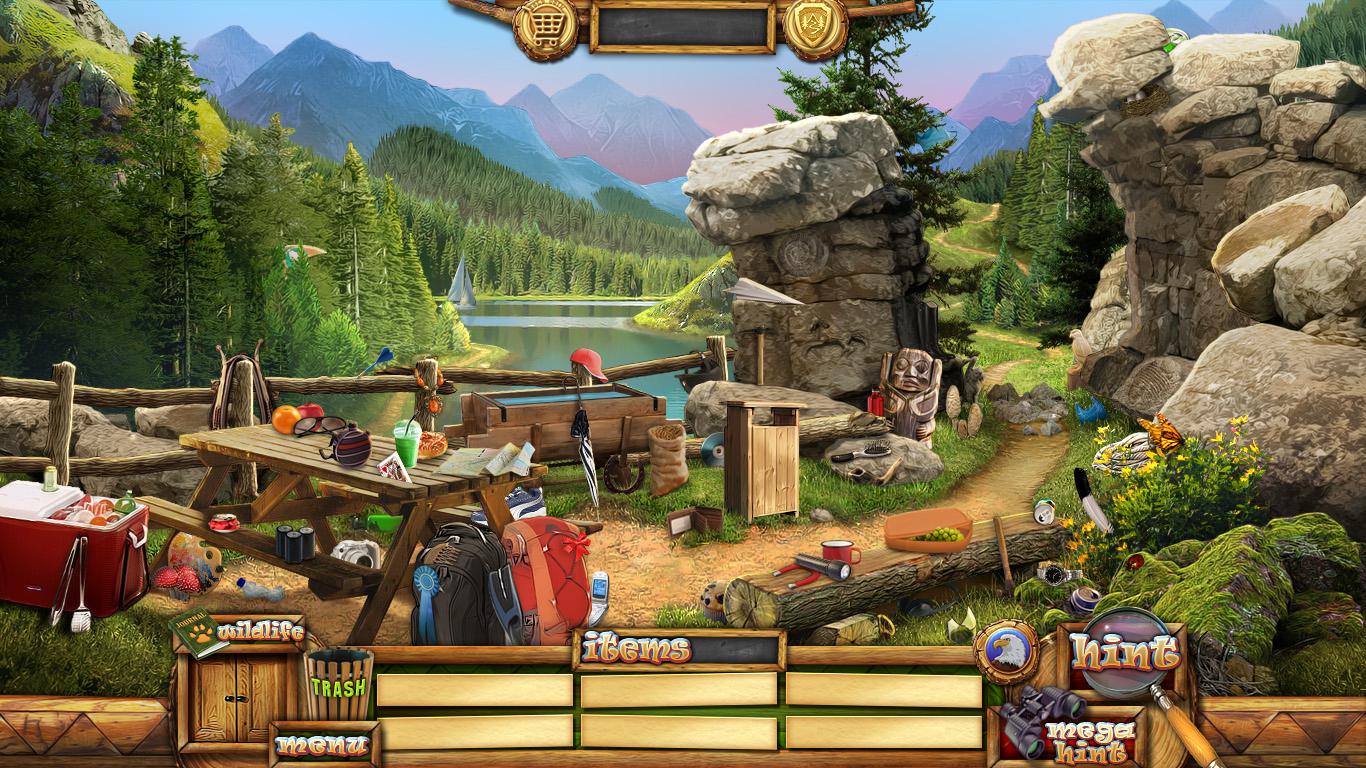Open the game menu
This screenshot has width=1366, height=768.
(x=321, y=744)
